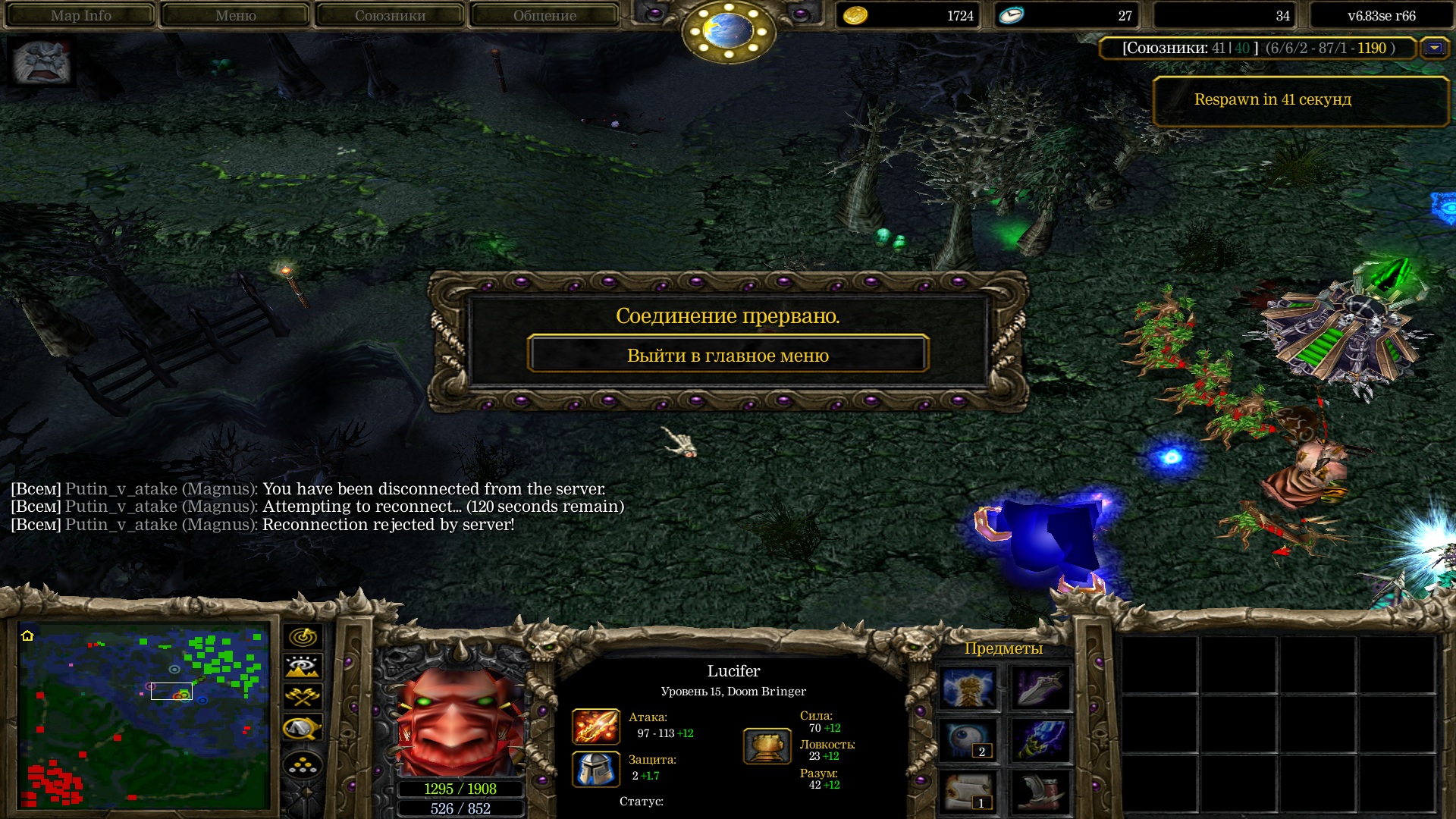The image size is (1456, 819).
Task: Toggle creep camp display magnifier button
Action: pyautogui.click(x=303, y=728)
